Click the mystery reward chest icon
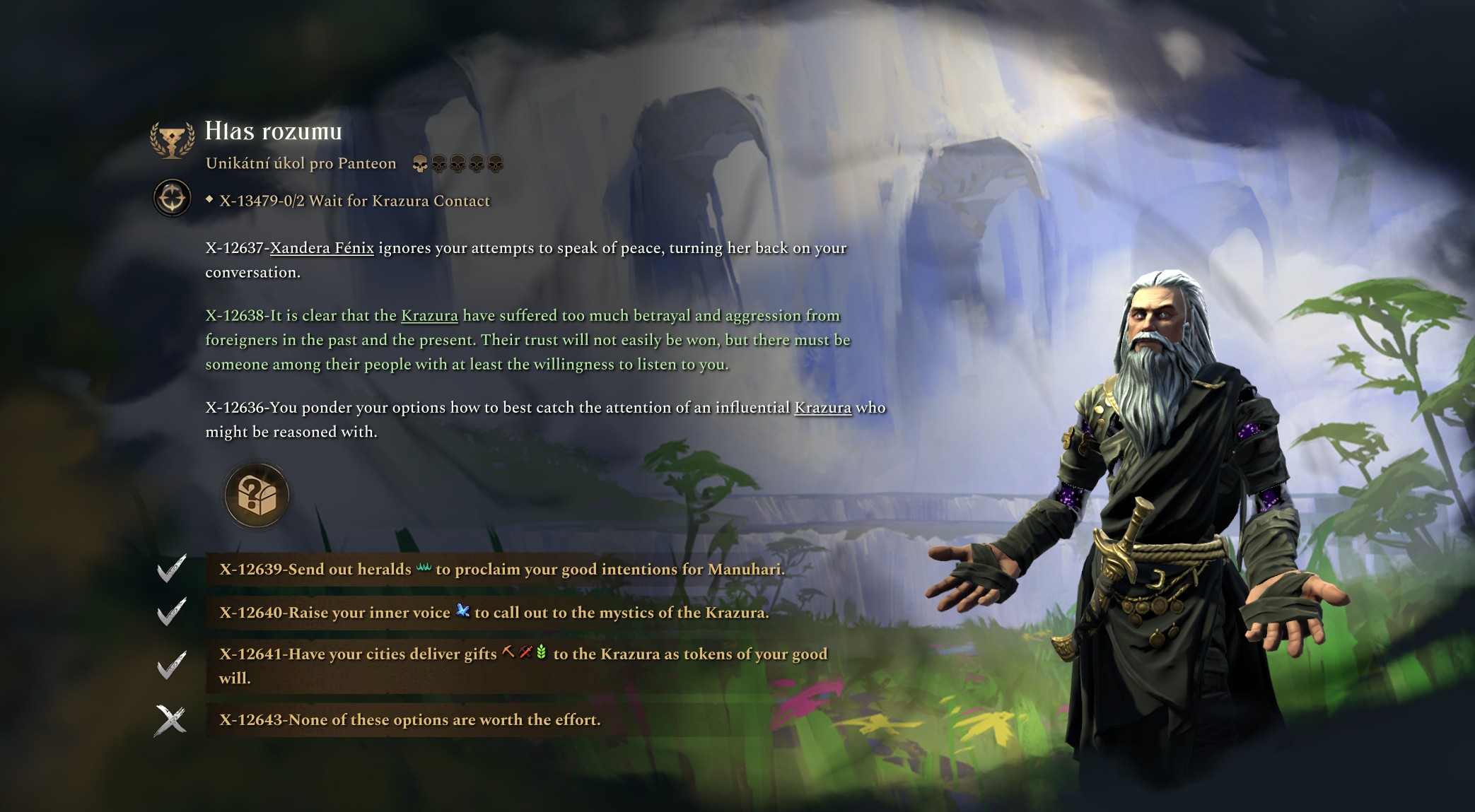 point(257,495)
